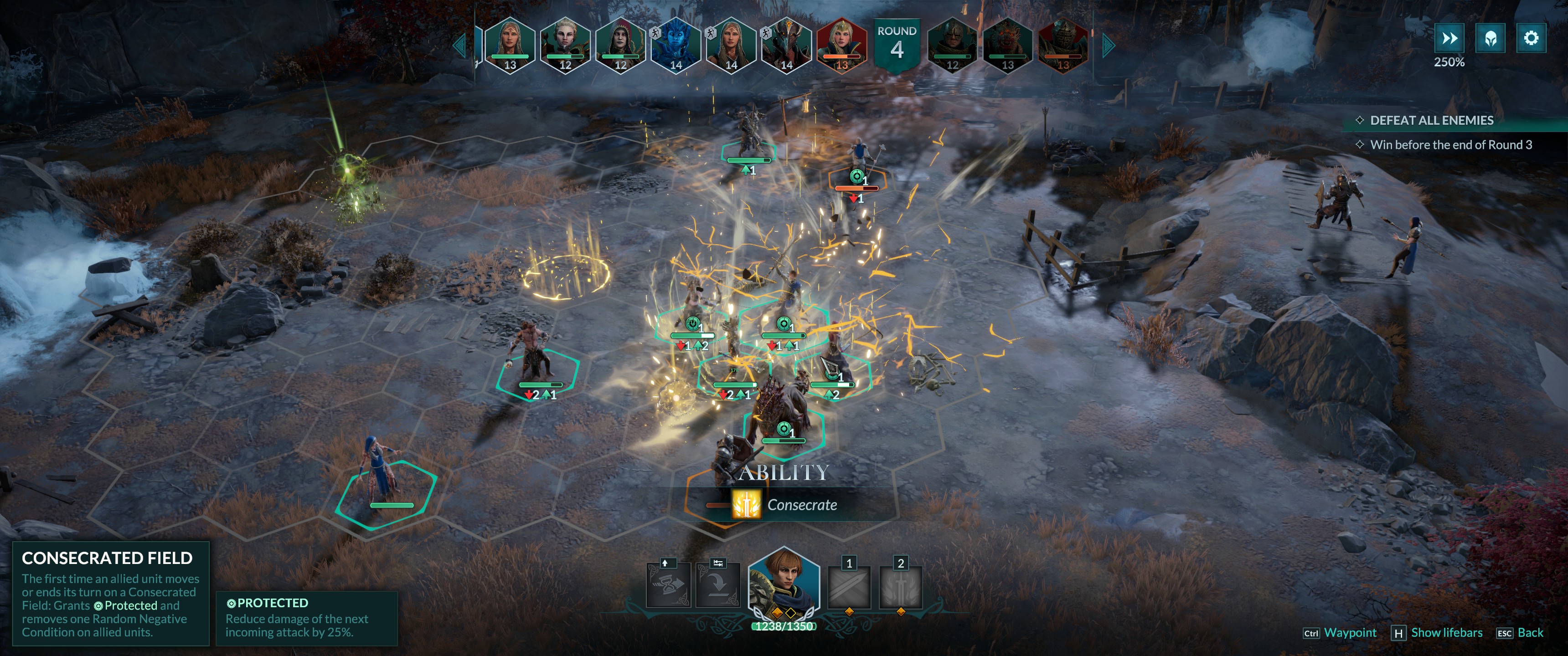The image size is (1568, 656).
Task: Advance turn order with the right arrow
Action: point(1108,46)
